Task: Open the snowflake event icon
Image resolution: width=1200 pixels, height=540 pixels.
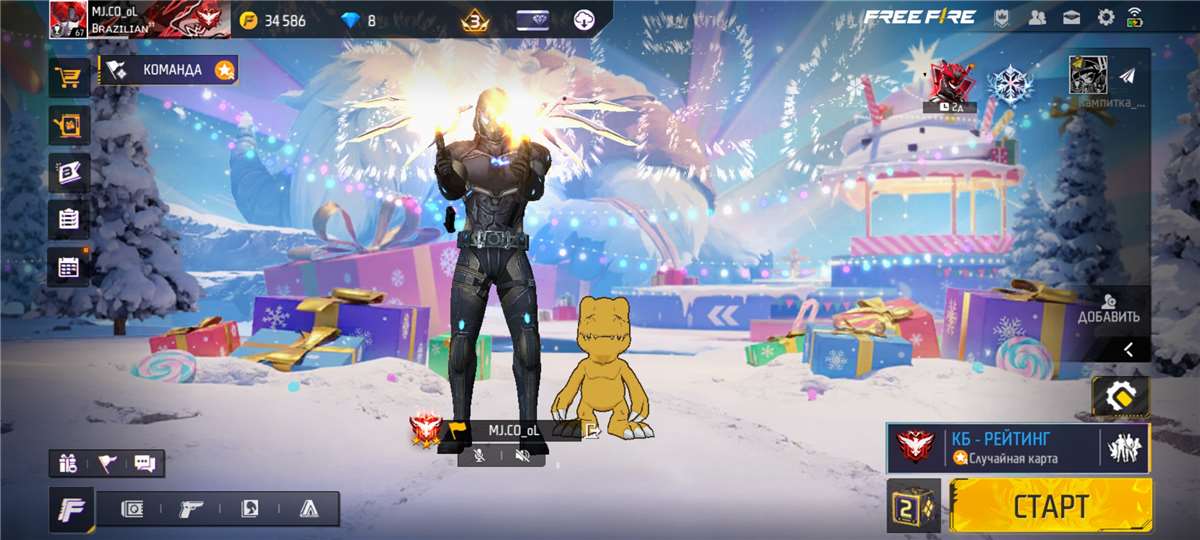Action: 1010,83
